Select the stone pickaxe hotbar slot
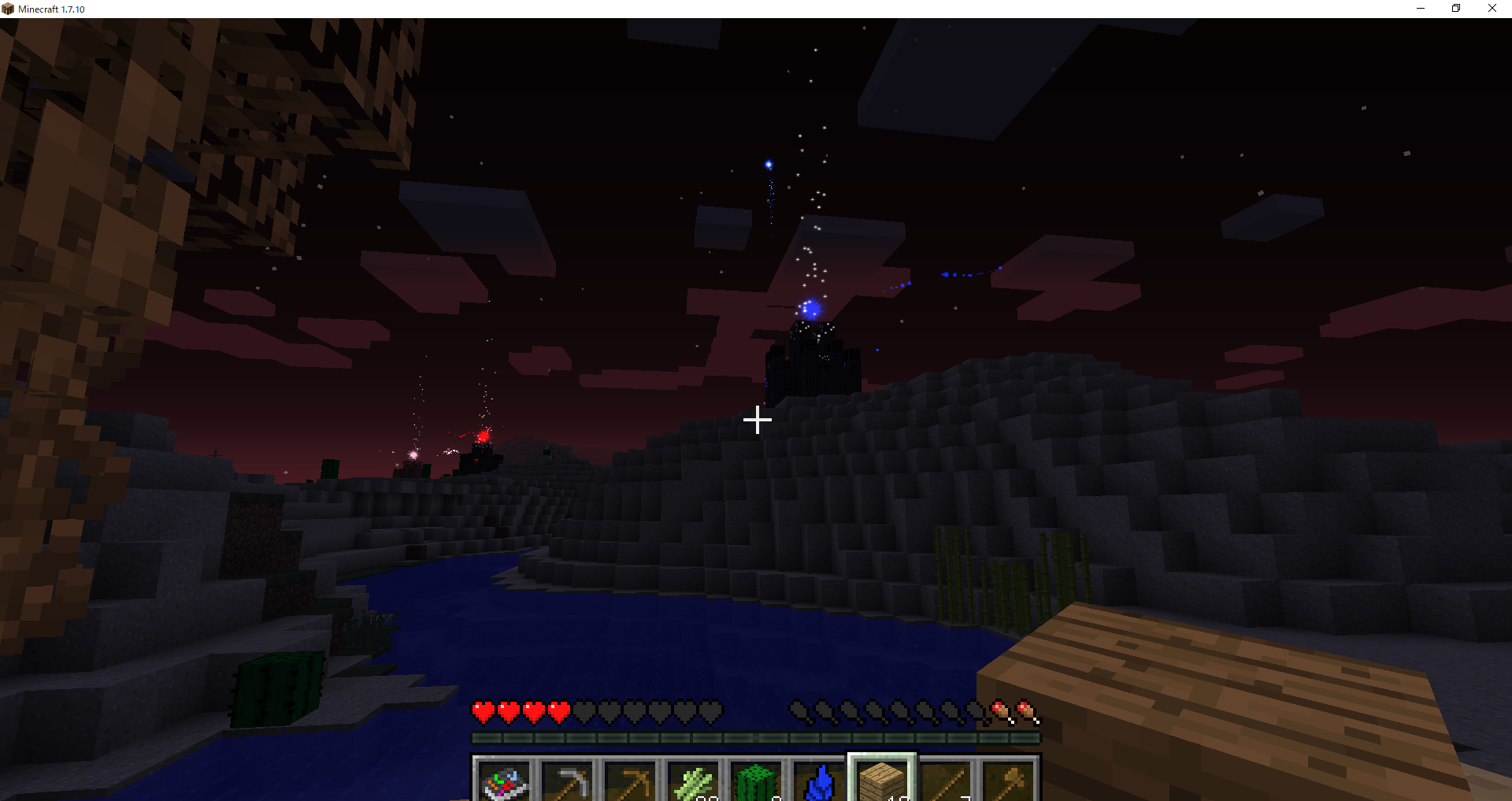 [567, 781]
